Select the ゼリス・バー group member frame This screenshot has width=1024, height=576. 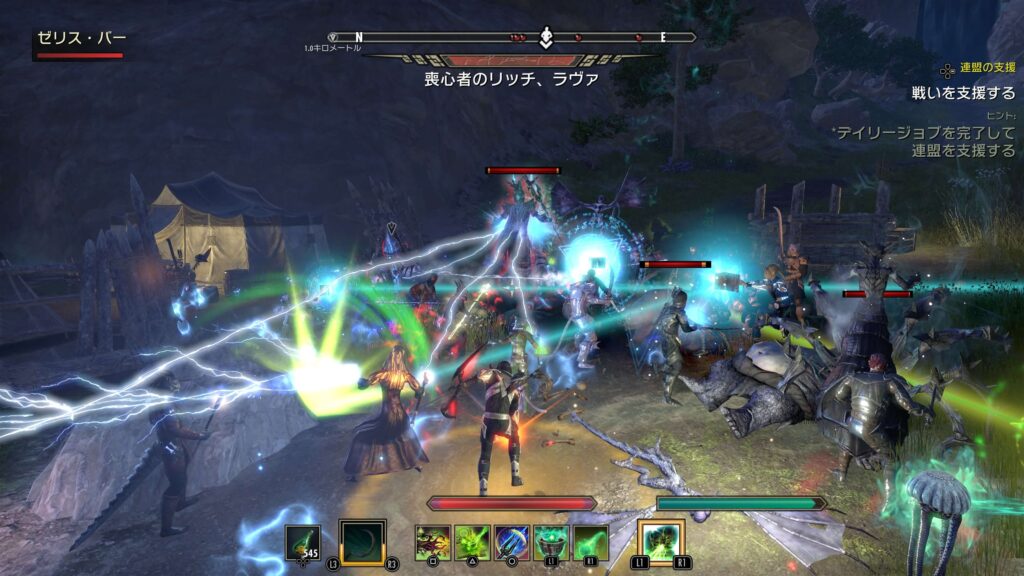click(81, 44)
